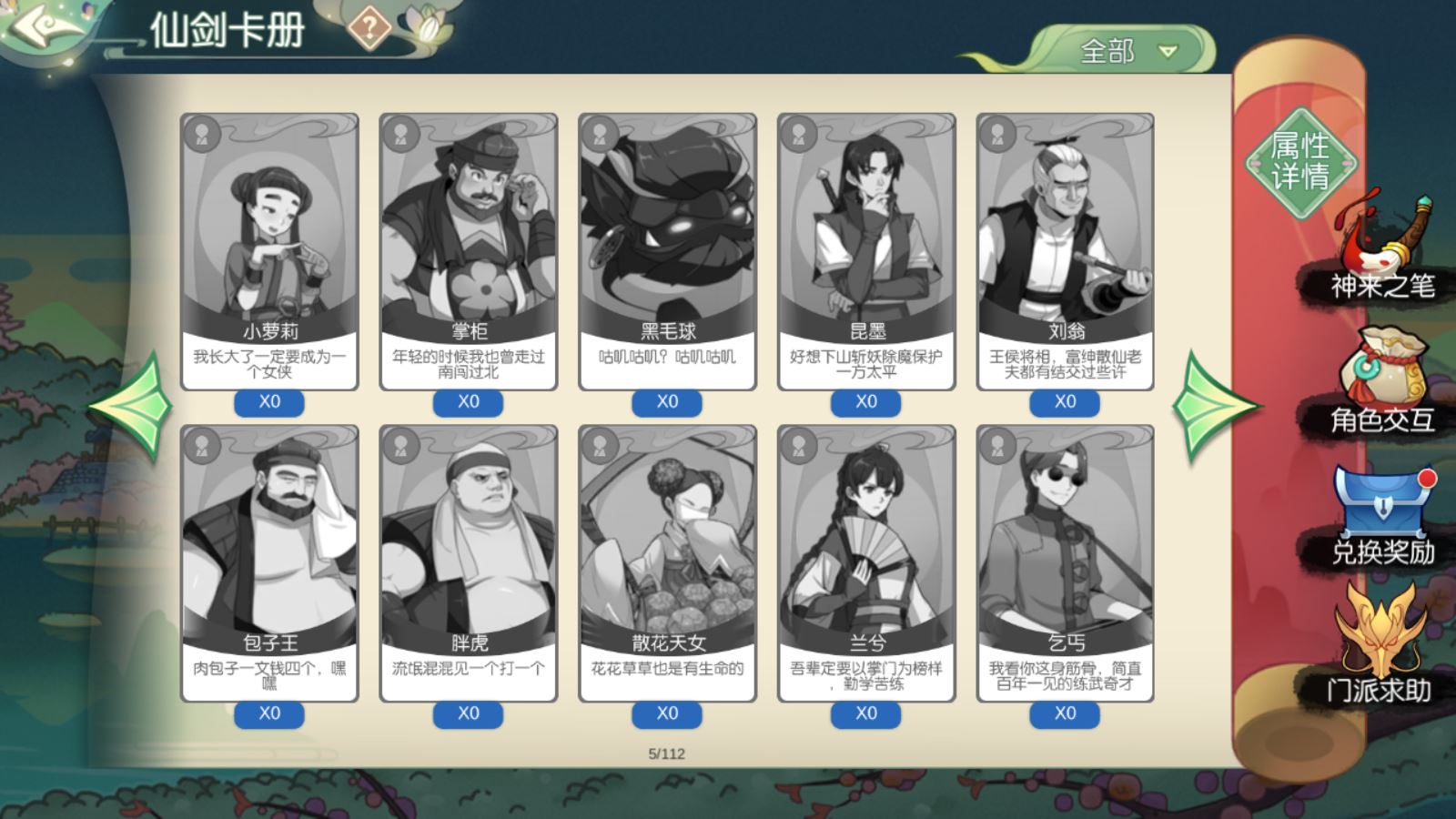Image resolution: width=1456 pixels, height=819 pixels.
Task: Open the 兑换奖励 reward exchange chest
Action: tap(1381, 514)
